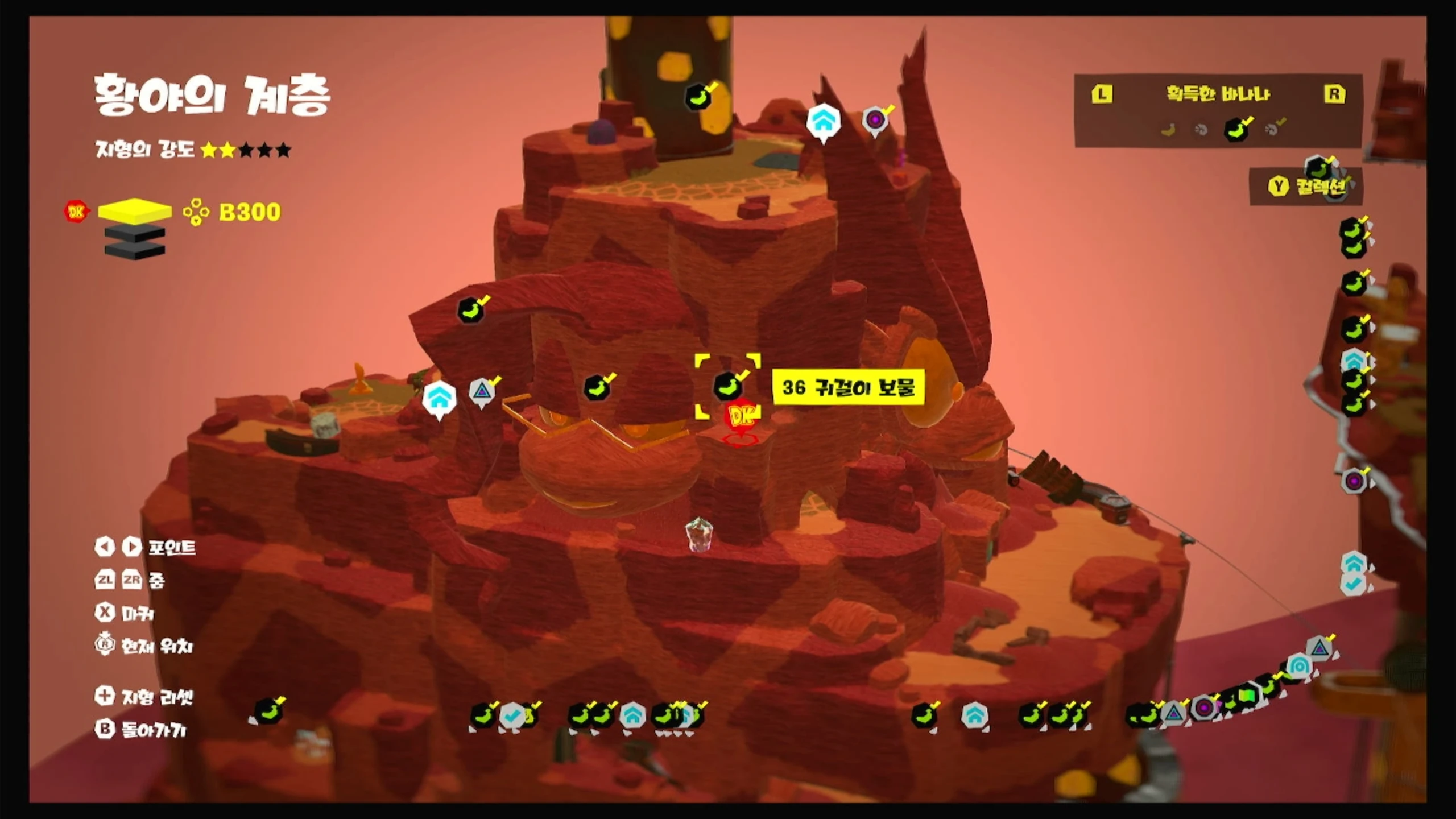Image resolution: width=1456 pixels, height=819 pixels.
Task: Select the highlighted yellow B300 sublayer
Action: pos(135,210)
